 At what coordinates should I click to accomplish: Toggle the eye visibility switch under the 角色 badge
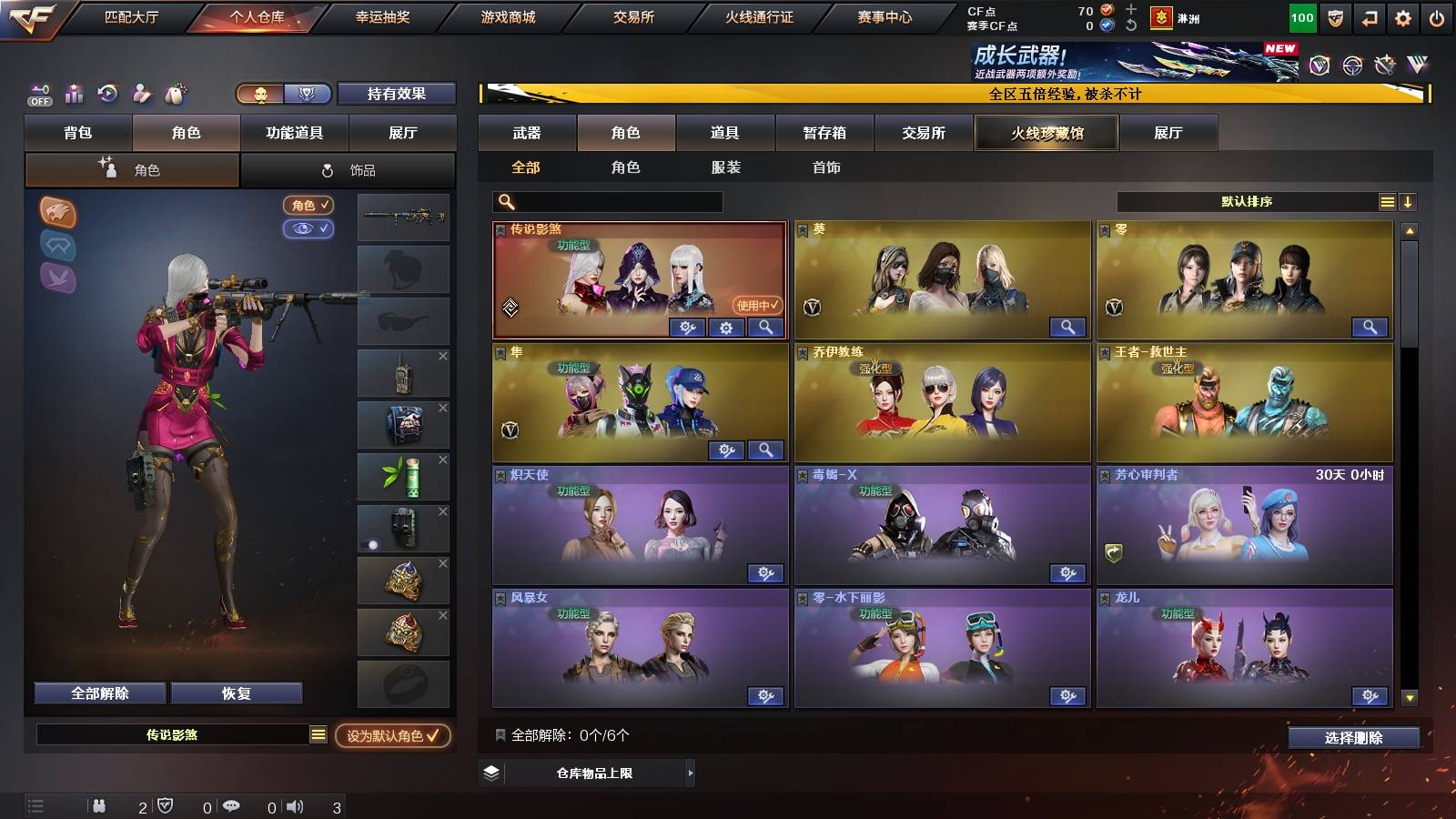tap(309, 229)
